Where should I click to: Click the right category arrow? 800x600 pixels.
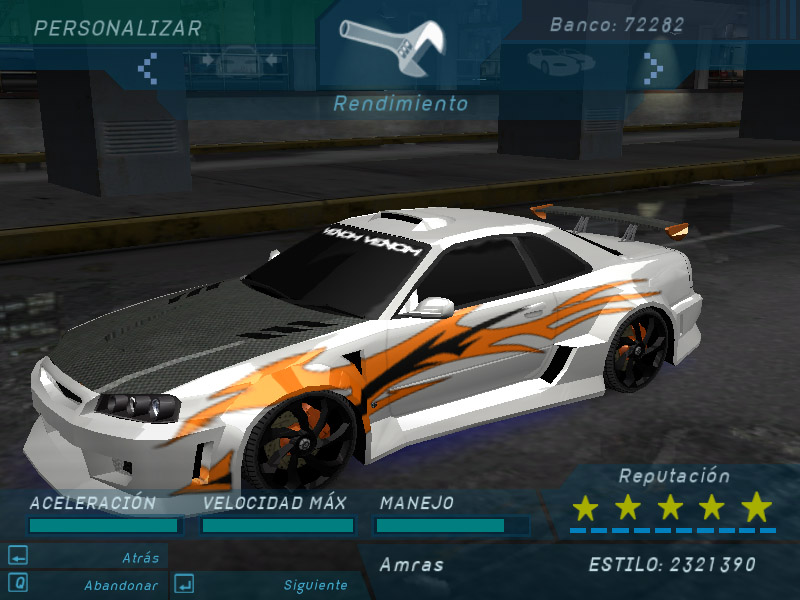653,68
